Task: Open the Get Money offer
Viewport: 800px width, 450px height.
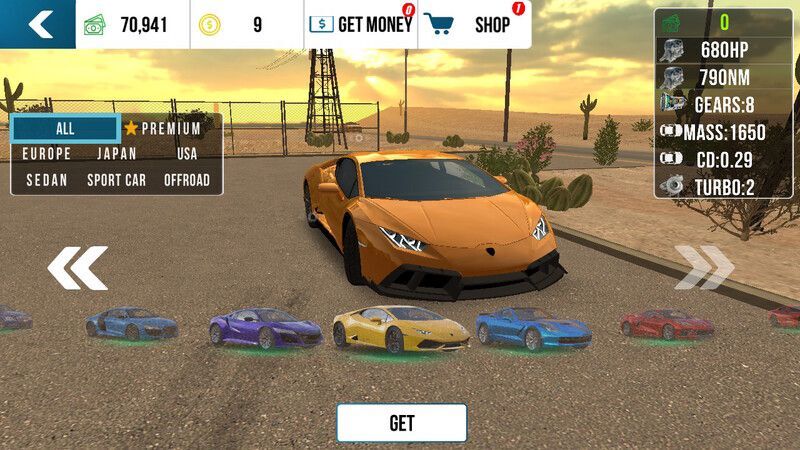Action: [x=361, y=25]
